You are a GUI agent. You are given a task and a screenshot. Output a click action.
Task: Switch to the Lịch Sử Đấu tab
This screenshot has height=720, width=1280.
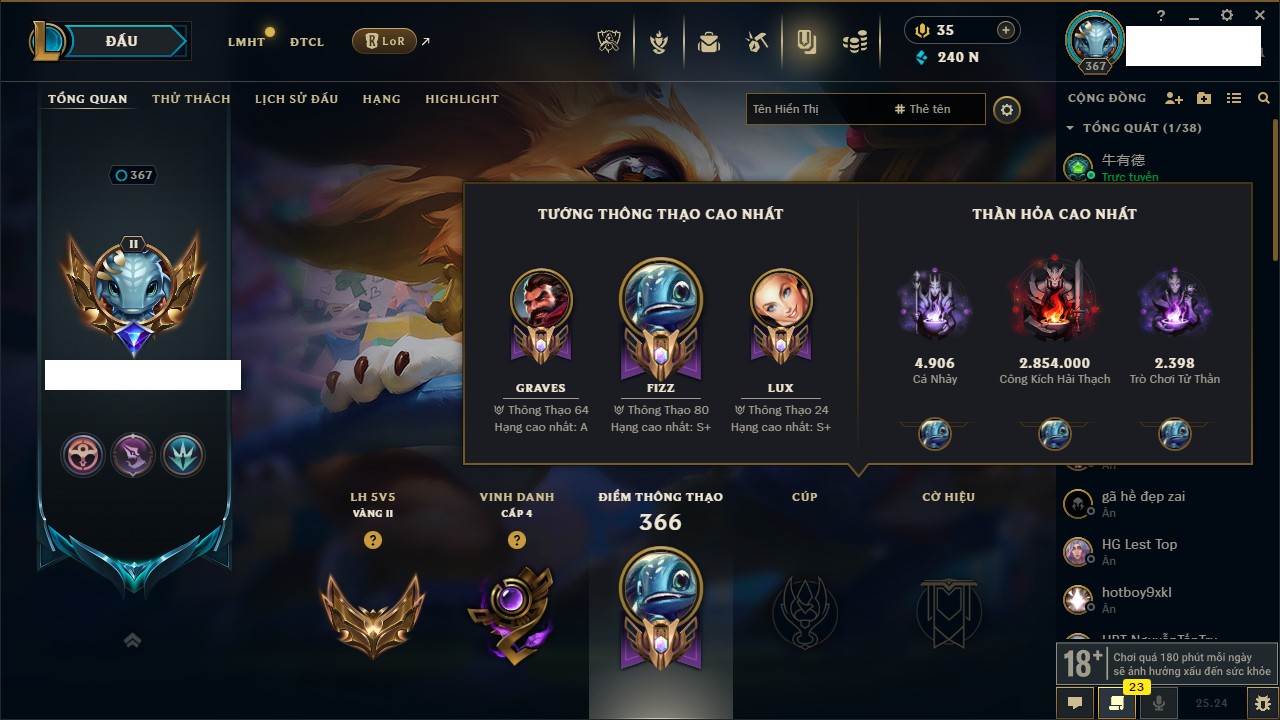[x=296, y=99]
